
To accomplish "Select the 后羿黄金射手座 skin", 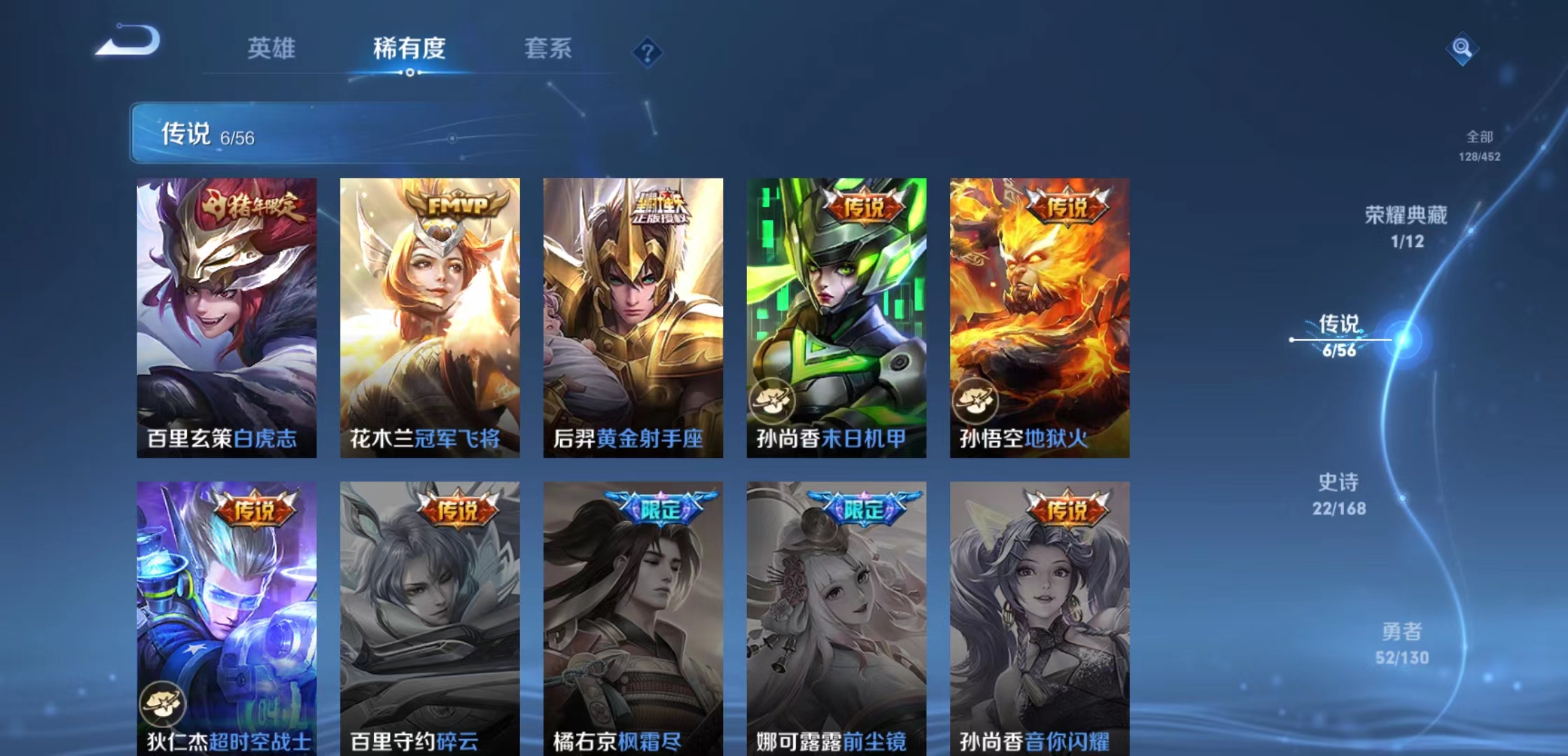I will pos(634,308).
